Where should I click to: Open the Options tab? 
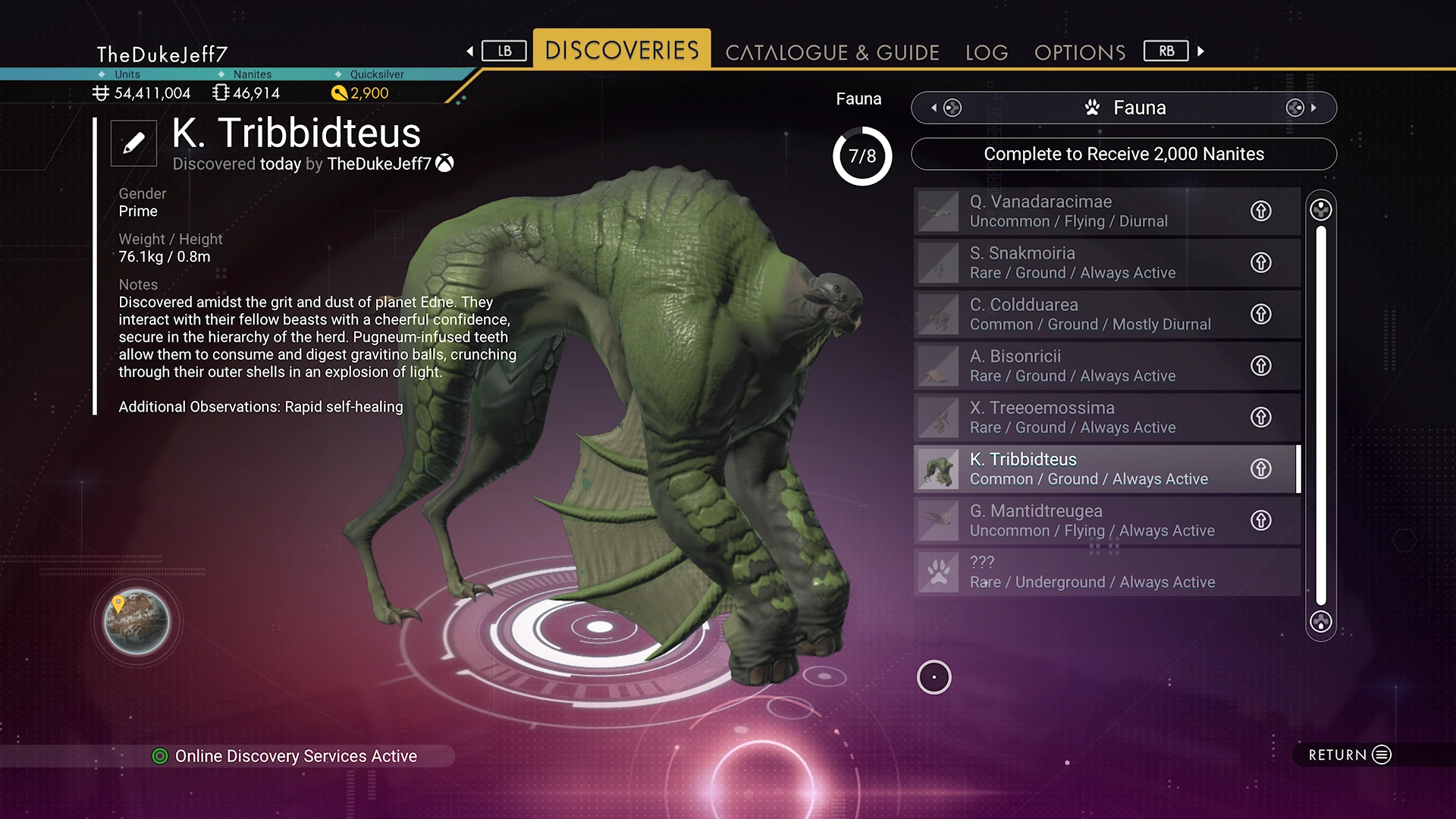pos(1080,52)
